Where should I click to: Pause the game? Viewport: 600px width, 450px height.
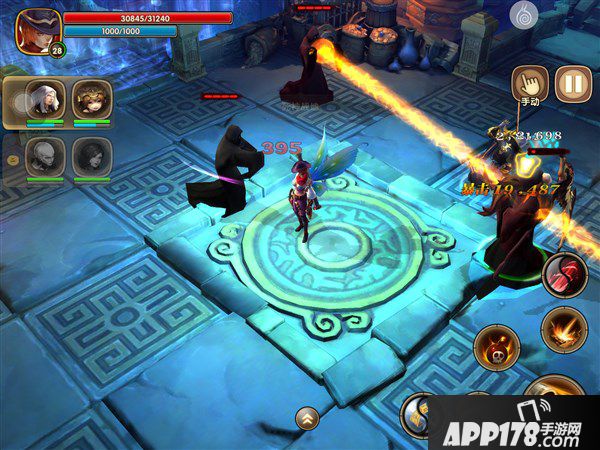573,84
